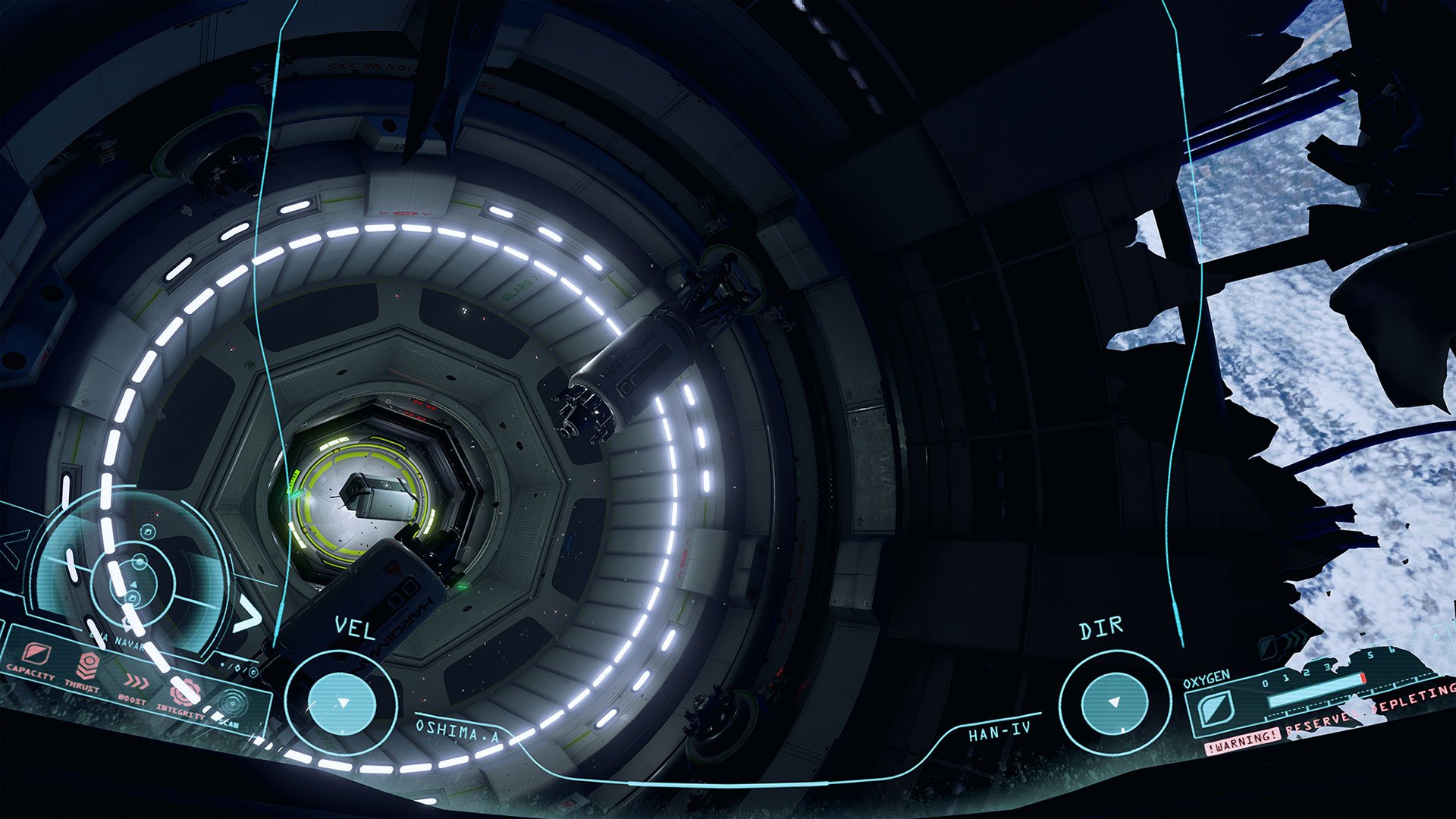Click the OXYGEN gauge header text

point(1207,679)
